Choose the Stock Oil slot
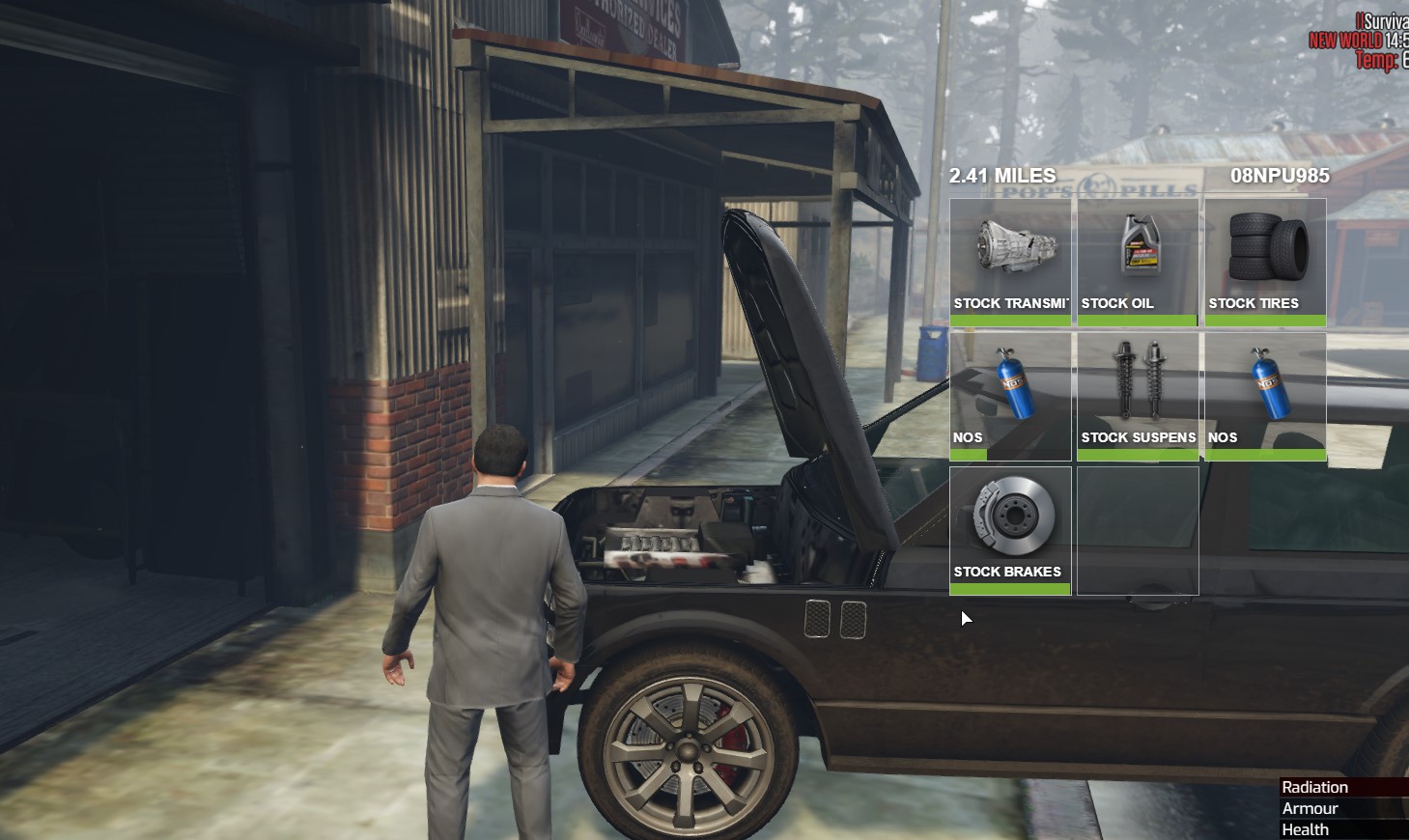The width and height of the screenshot is (1409, 840). coord(1138,261)
